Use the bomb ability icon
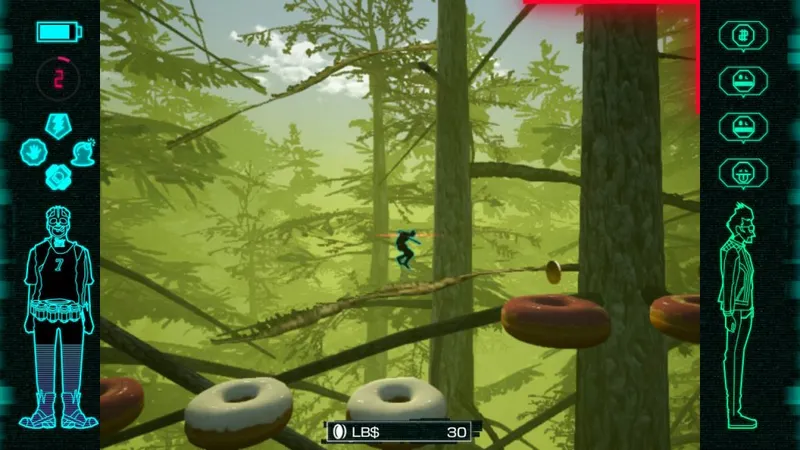The height and width of the screenshot is (450, 800). (83, 152)
